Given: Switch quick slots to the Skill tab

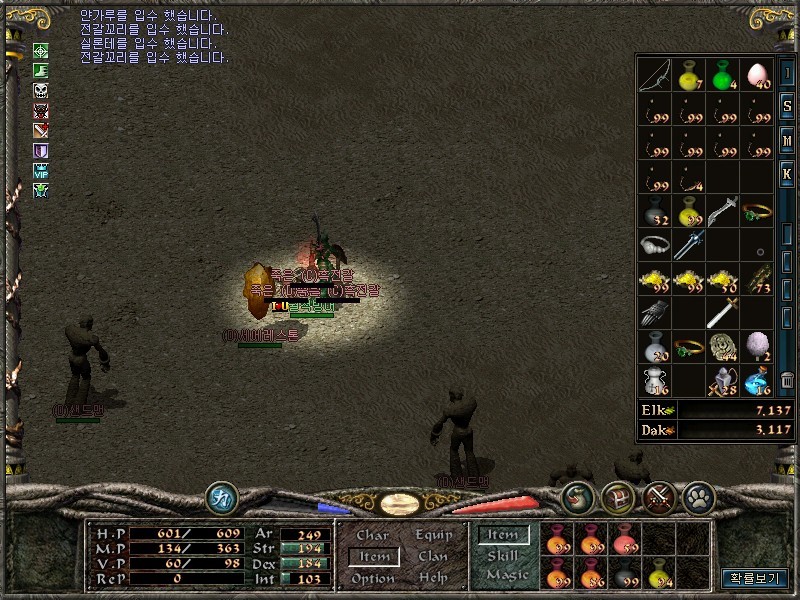Looking at the screenshot, I should (503, 555).
